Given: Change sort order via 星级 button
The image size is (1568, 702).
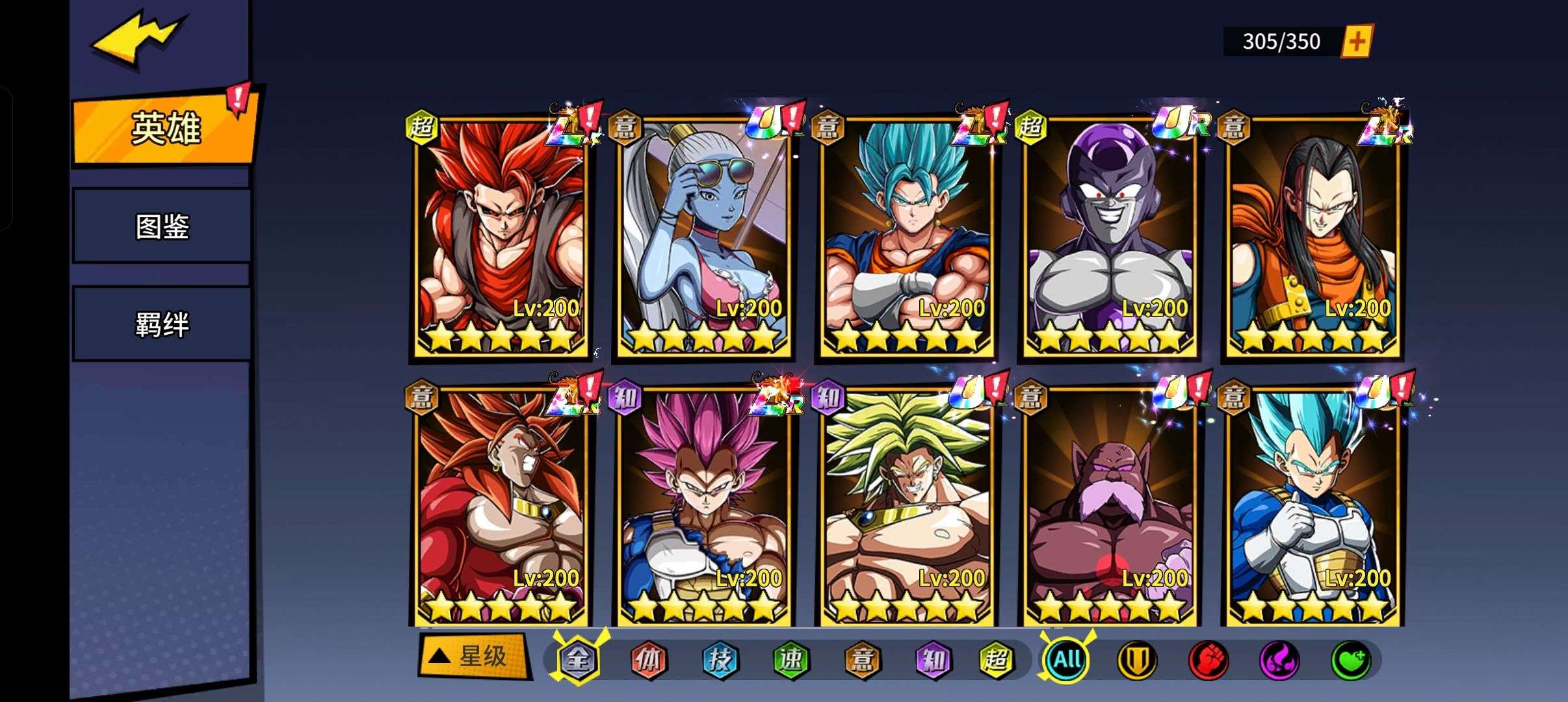Looking at the screenshot, I should pyautogui.click(x=472, y=656).
